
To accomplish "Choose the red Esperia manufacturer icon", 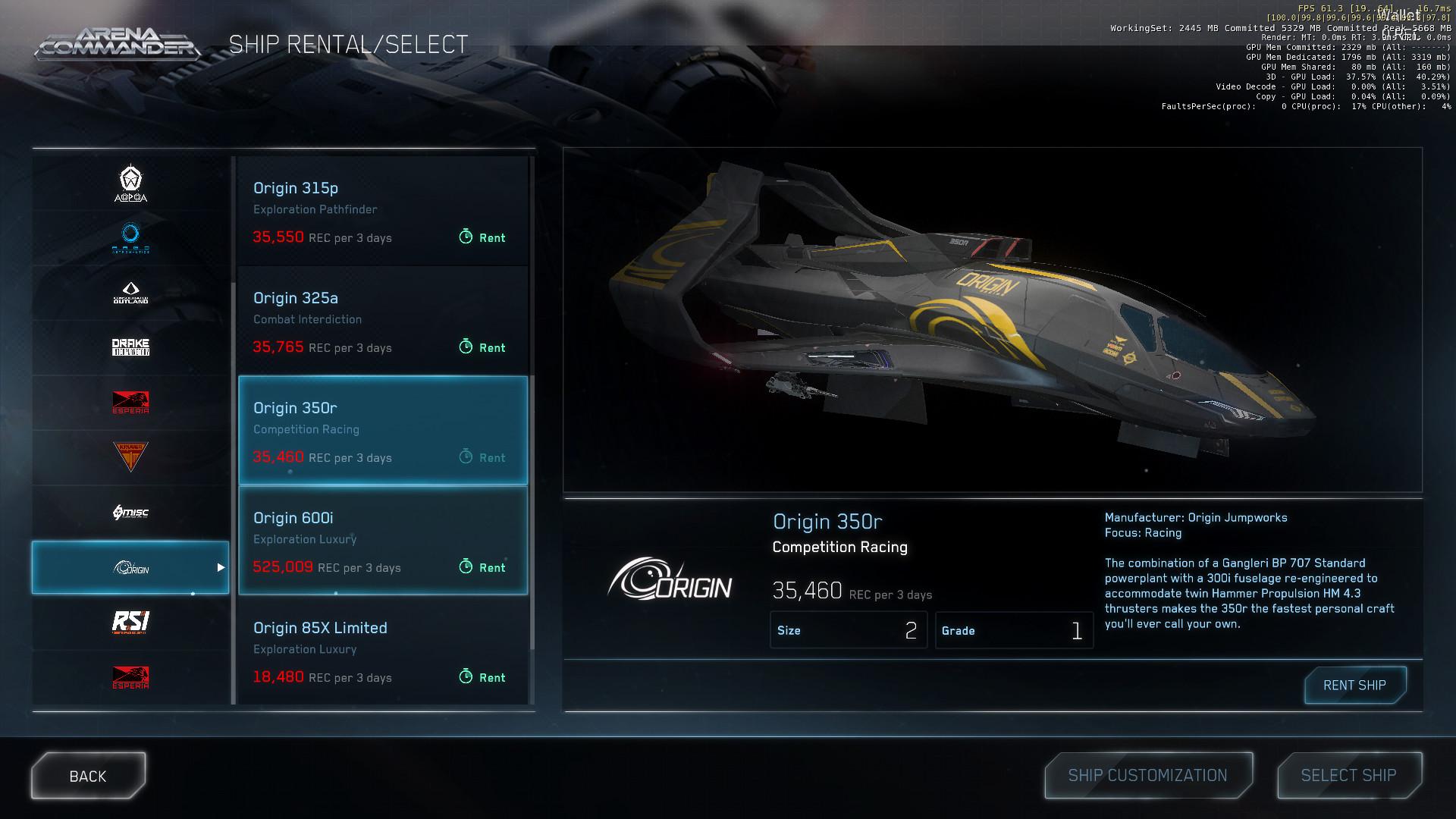I will (x=130, y=402).
